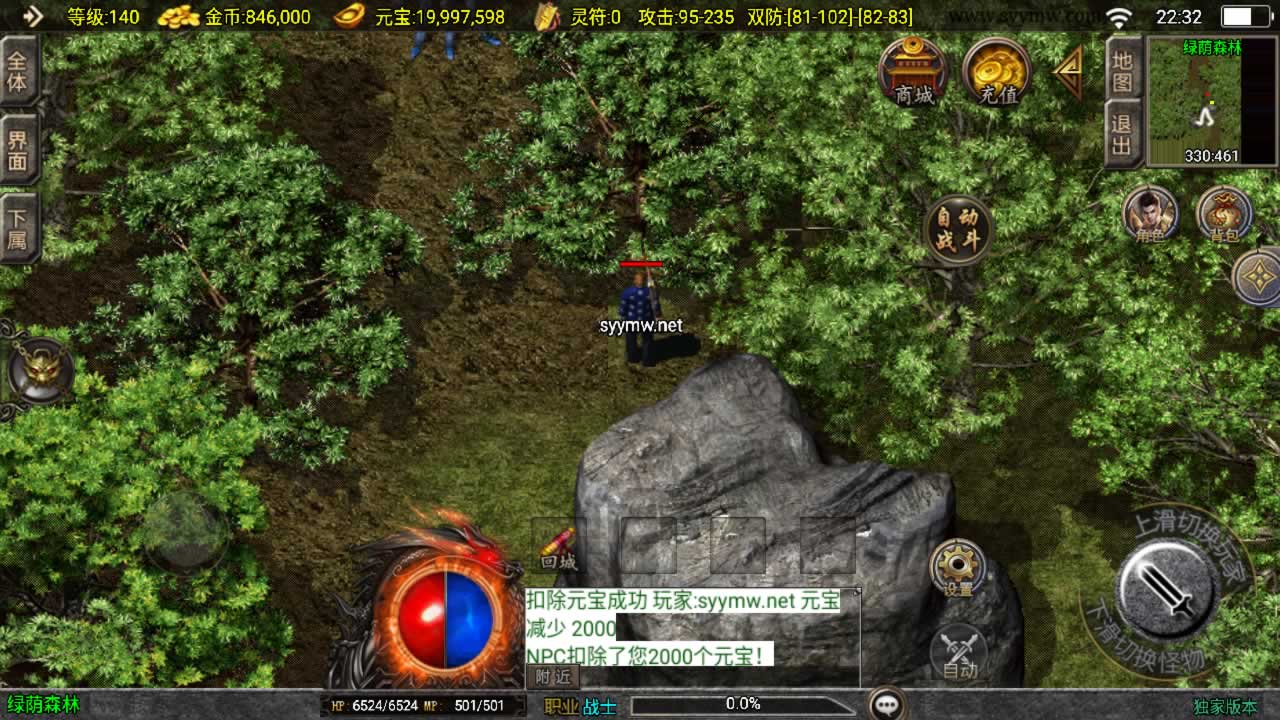Collapse the top icon row with the gold triangle
Viewport: 1280px width, 720px height.
pyautogui.click(x=1068, y=72)
